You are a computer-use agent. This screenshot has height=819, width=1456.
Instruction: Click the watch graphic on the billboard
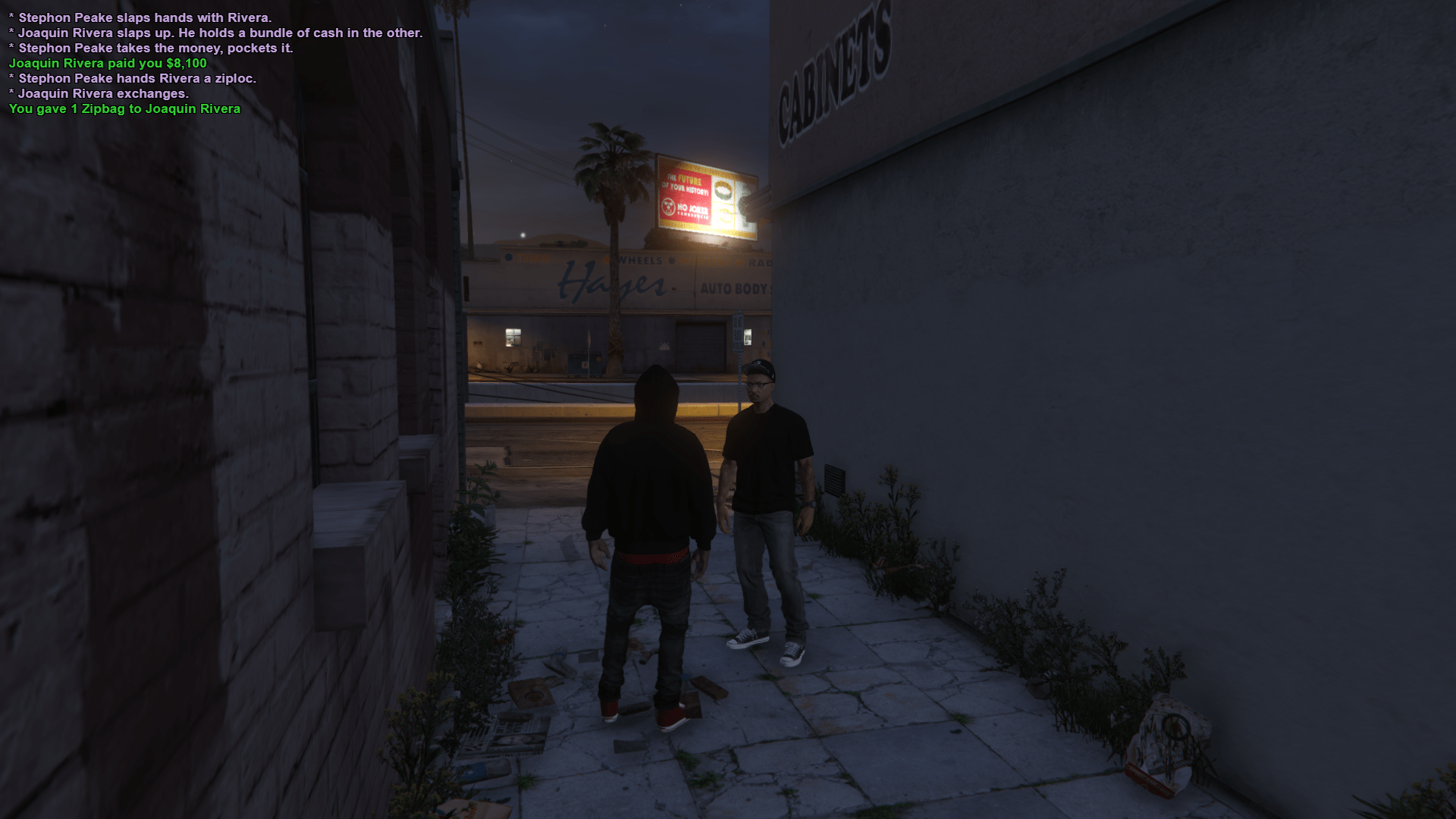723,190
